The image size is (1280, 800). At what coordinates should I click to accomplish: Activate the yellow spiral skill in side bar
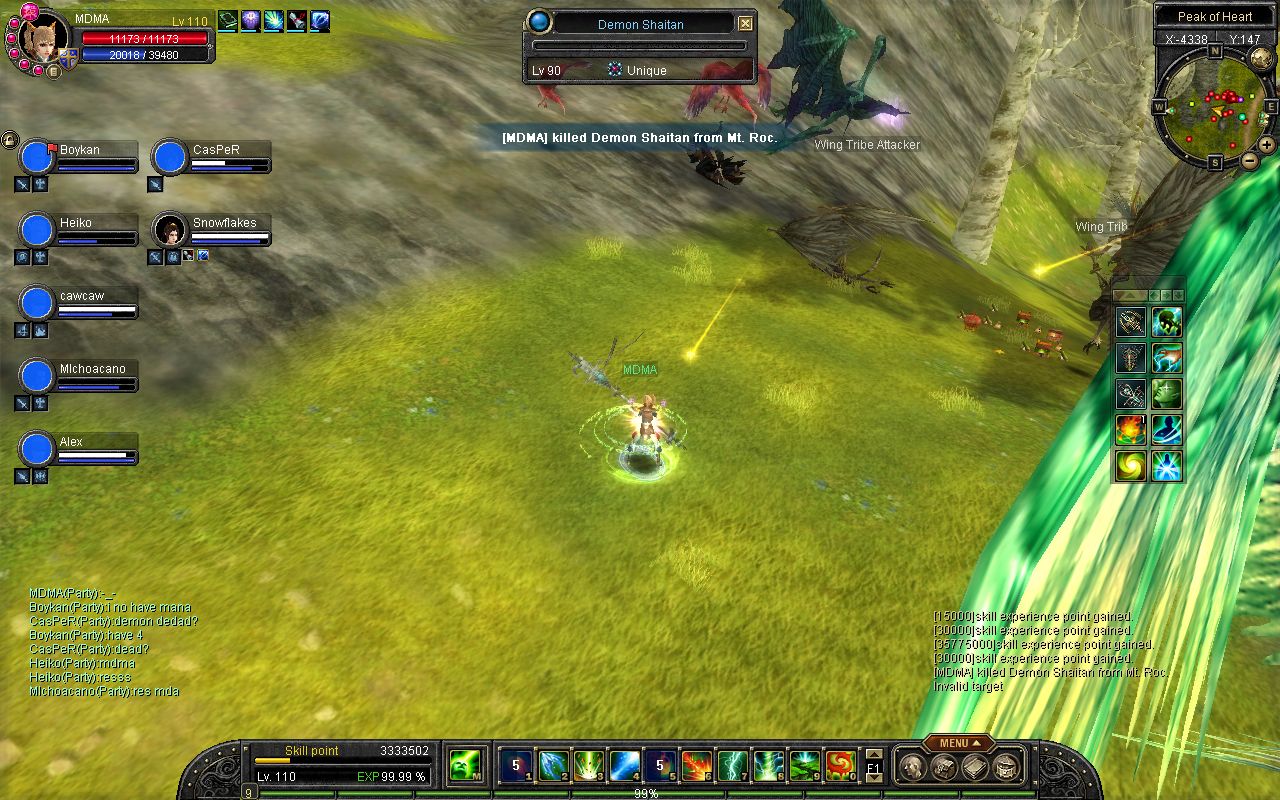point(1131,466)
